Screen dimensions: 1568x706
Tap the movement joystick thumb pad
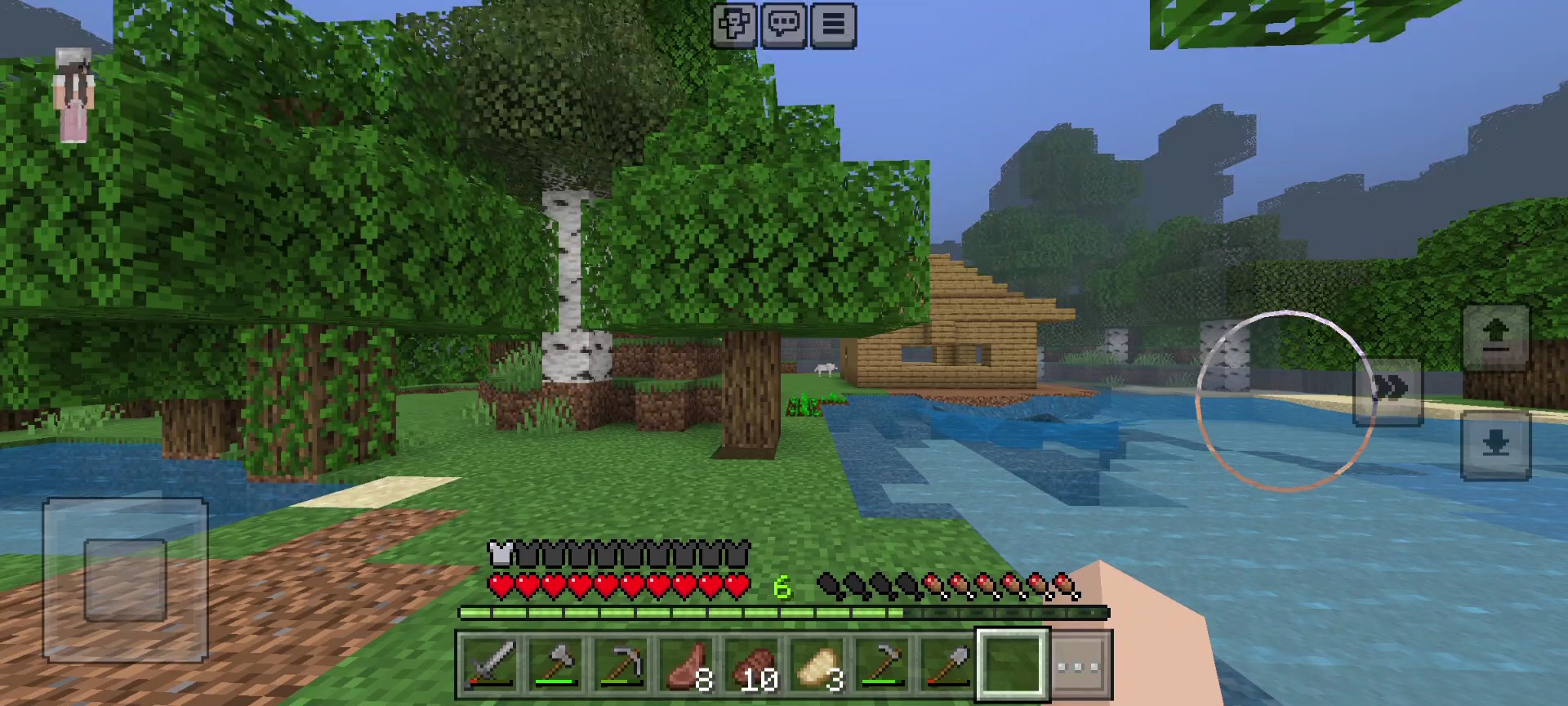click(125, 579)
